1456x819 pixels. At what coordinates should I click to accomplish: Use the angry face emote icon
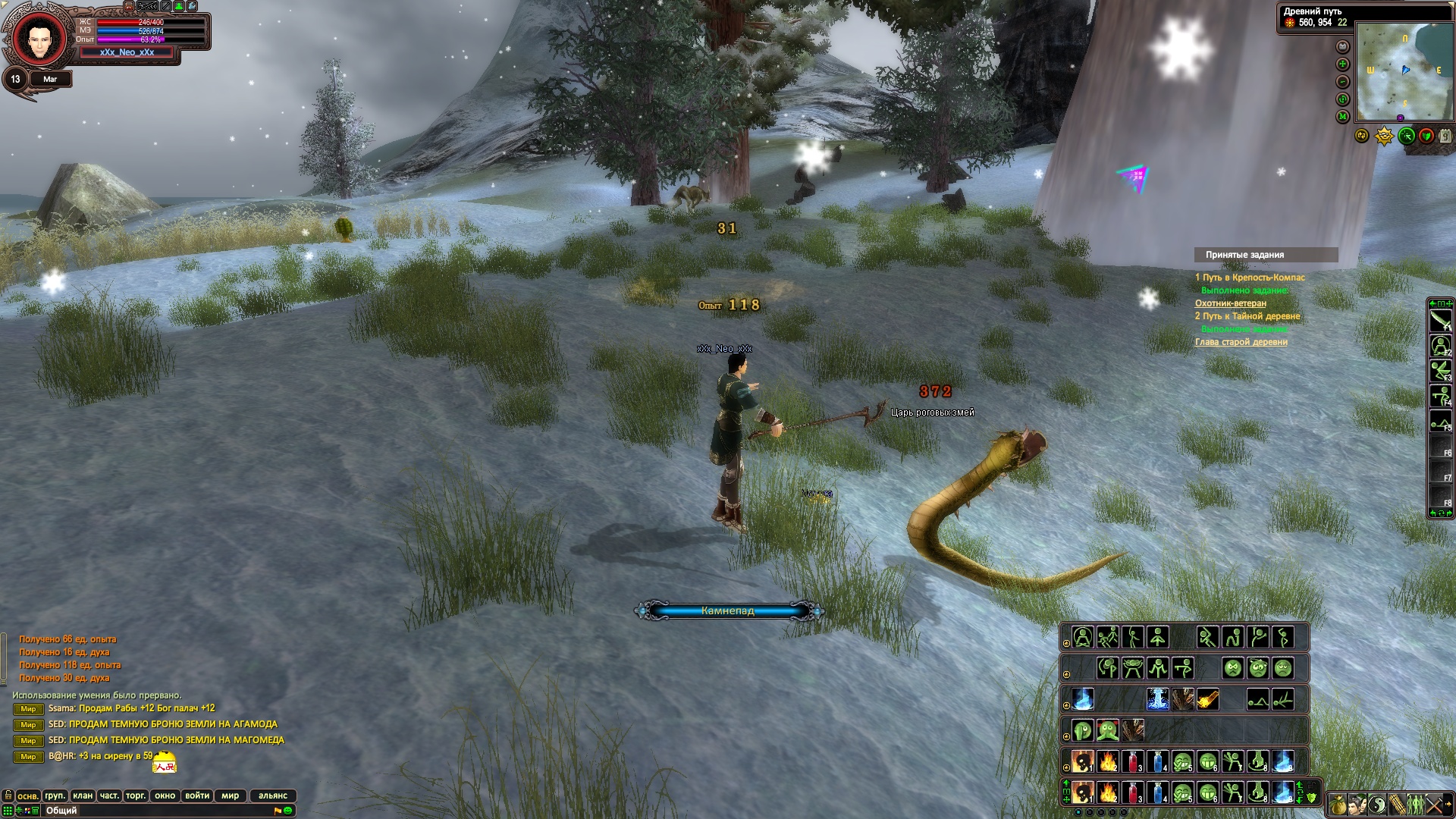1233,668
